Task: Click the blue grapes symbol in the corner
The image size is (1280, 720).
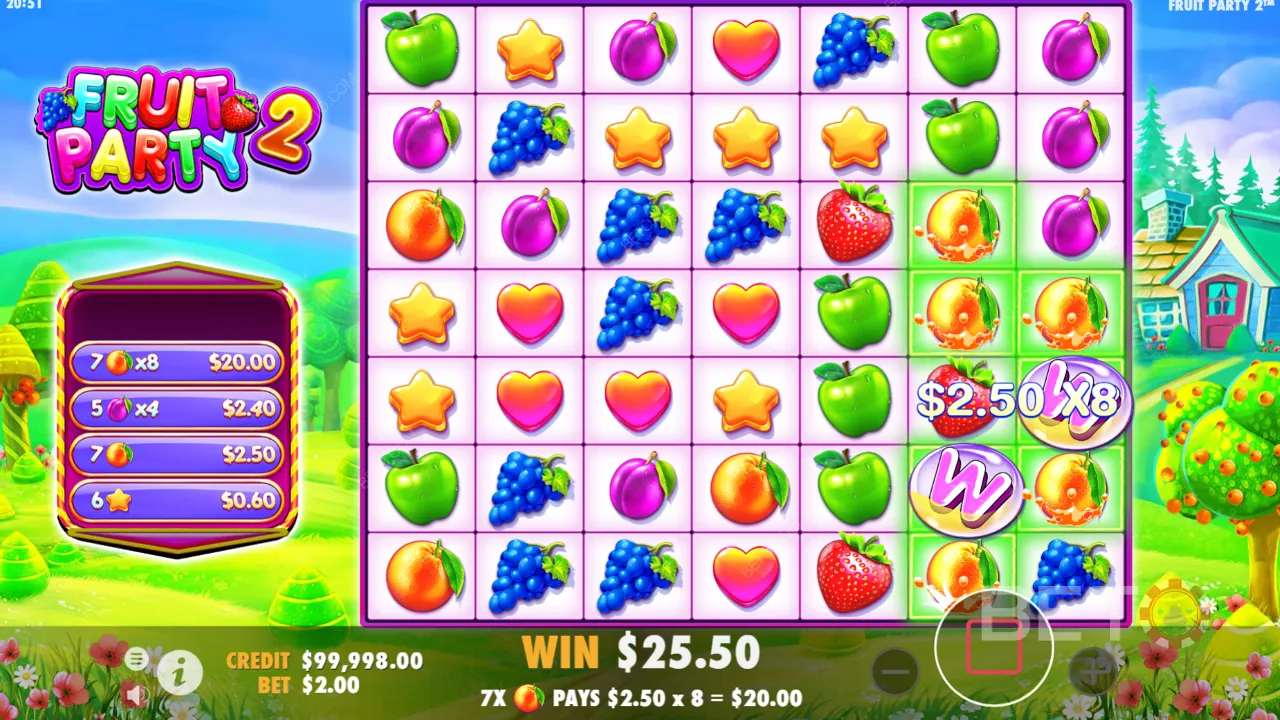Action: 1070,573
